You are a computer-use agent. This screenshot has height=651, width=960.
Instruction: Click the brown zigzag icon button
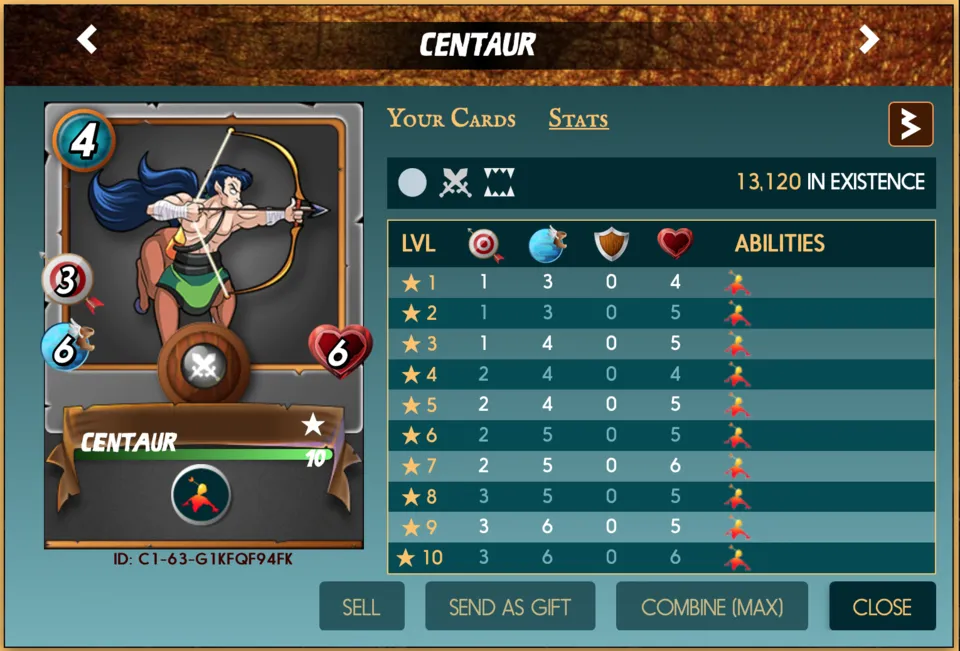click(x=910, y=124)
